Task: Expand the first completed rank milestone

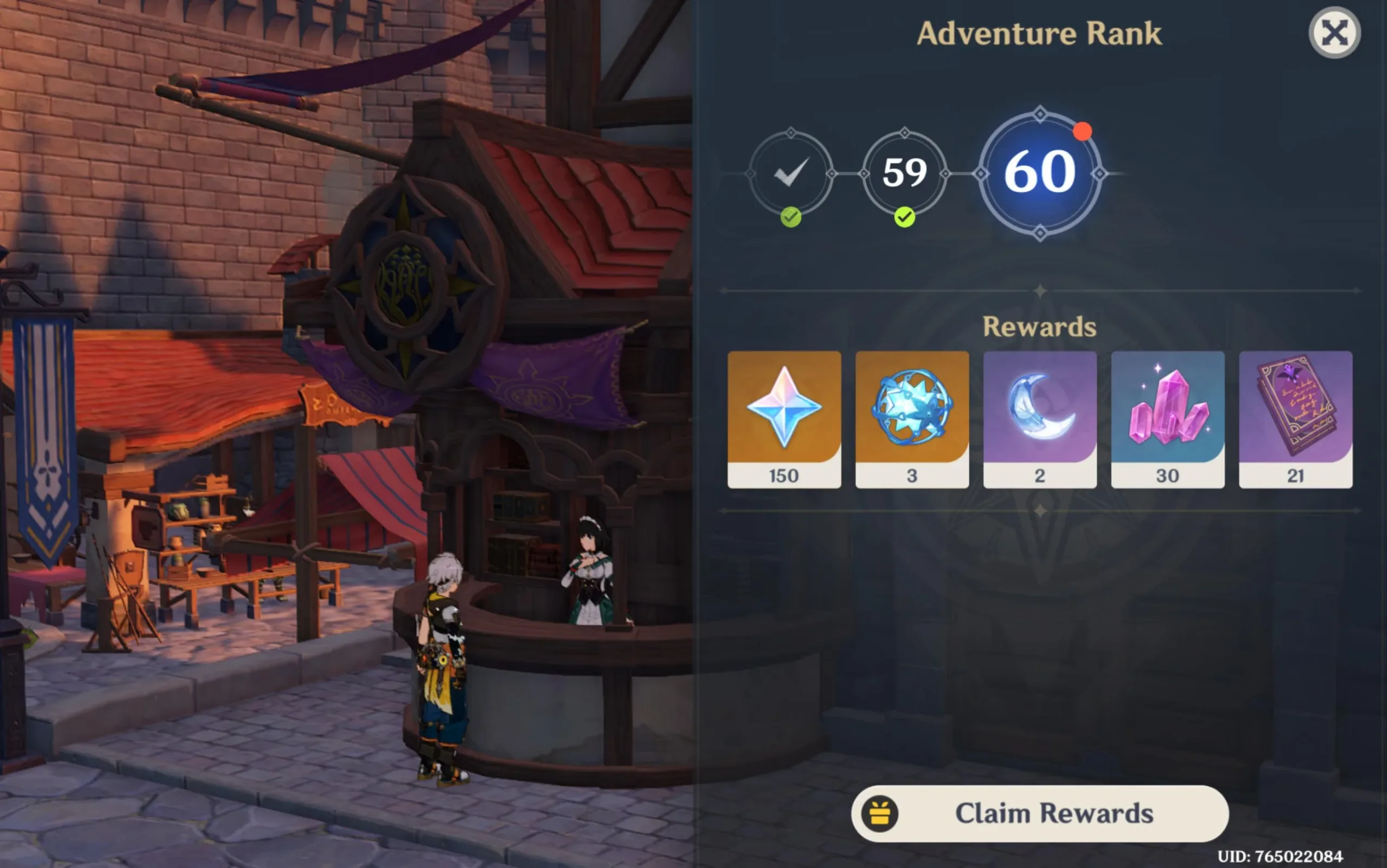Action: click(x=791, y=172)
